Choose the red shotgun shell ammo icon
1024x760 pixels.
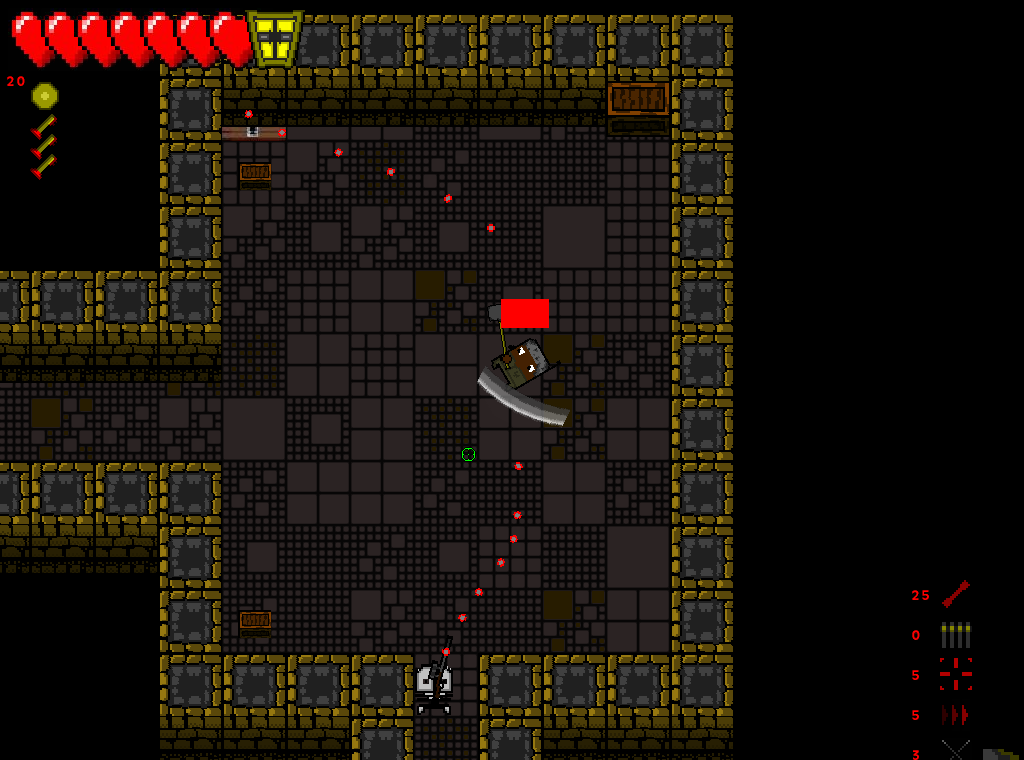(955, 594)
